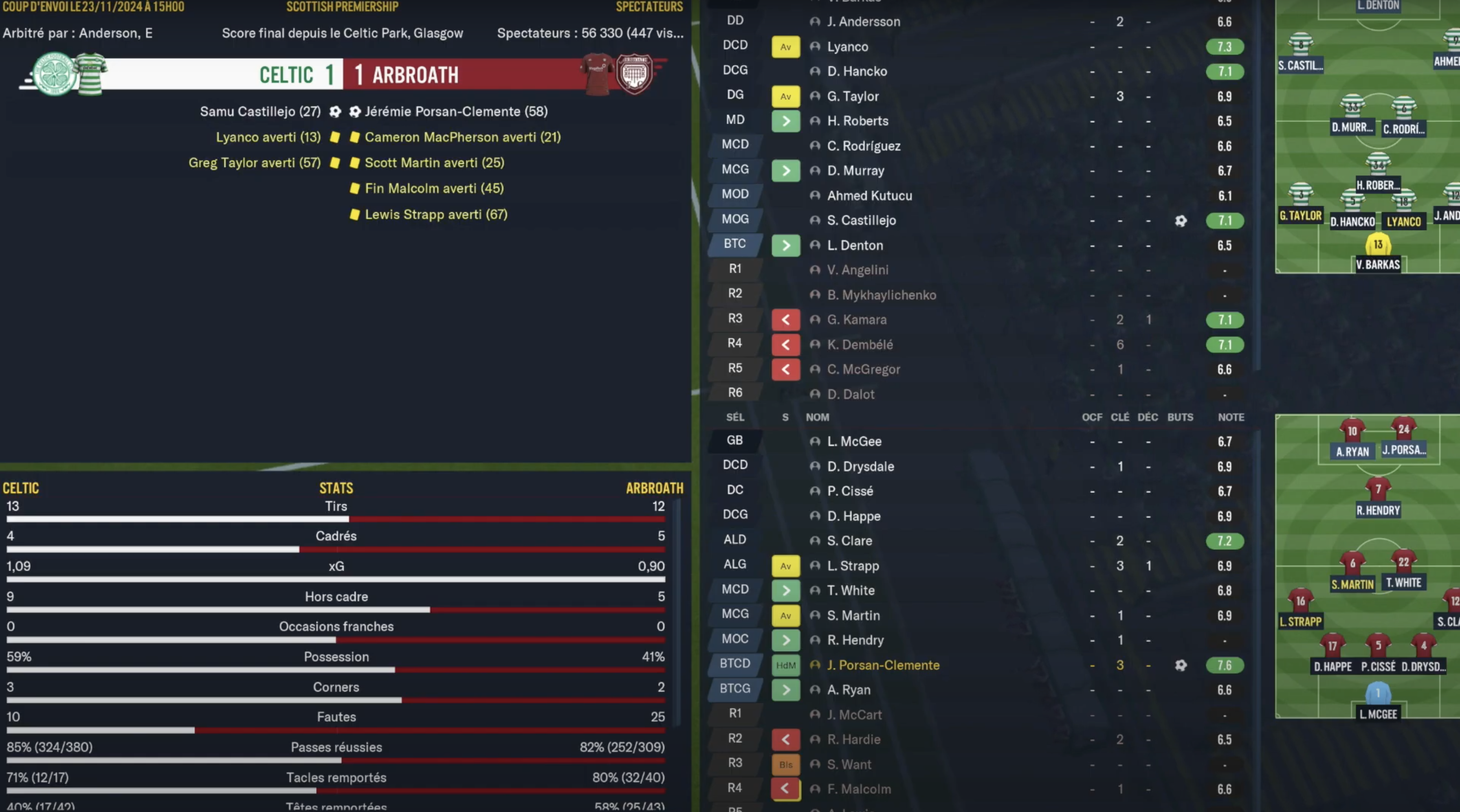Select L. McGee goalkeeper on pitch
The height and width of the screenshot is (812, 1460).
pyautogui.click(x=1378, y=694)
